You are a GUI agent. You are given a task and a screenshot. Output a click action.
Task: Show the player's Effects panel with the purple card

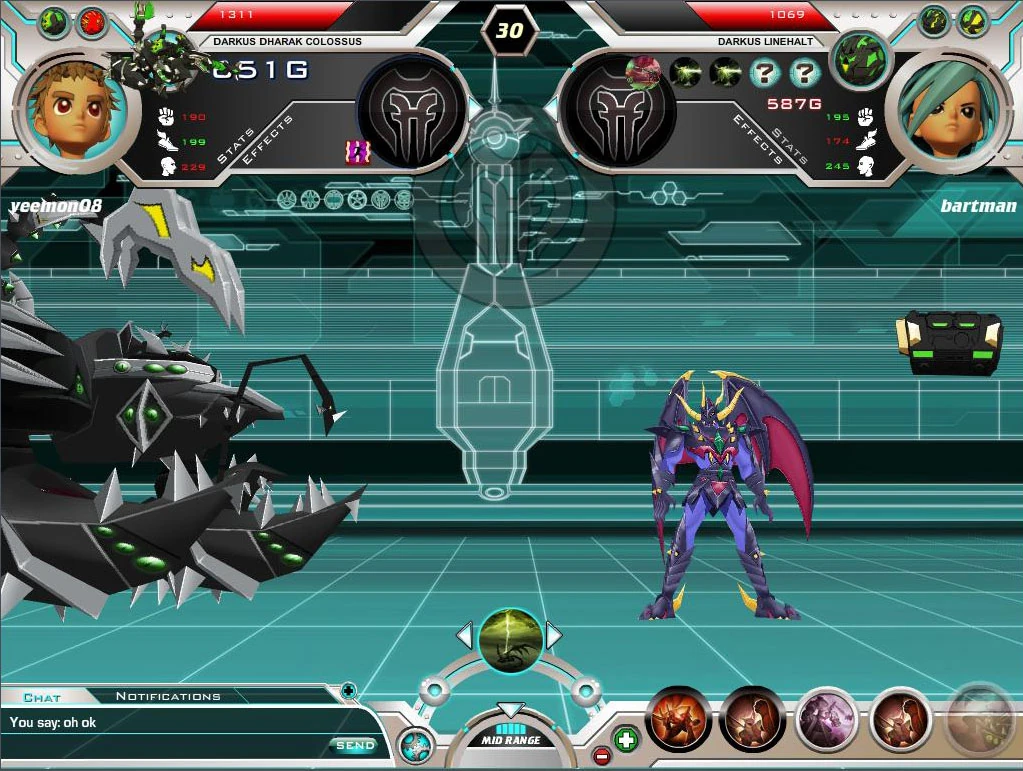coord(357,151)
